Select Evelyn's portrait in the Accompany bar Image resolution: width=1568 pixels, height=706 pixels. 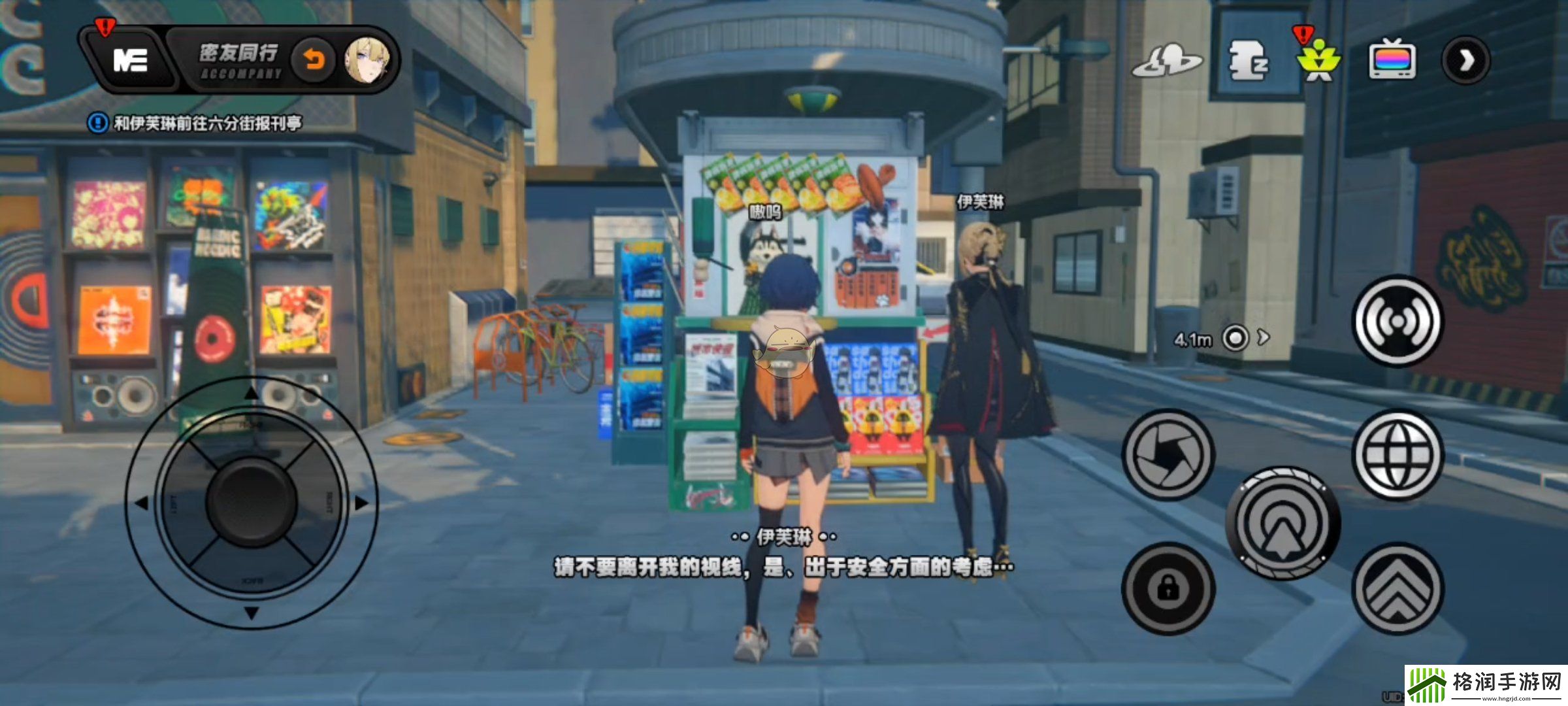pyautogui.click(x=368, y=61)
